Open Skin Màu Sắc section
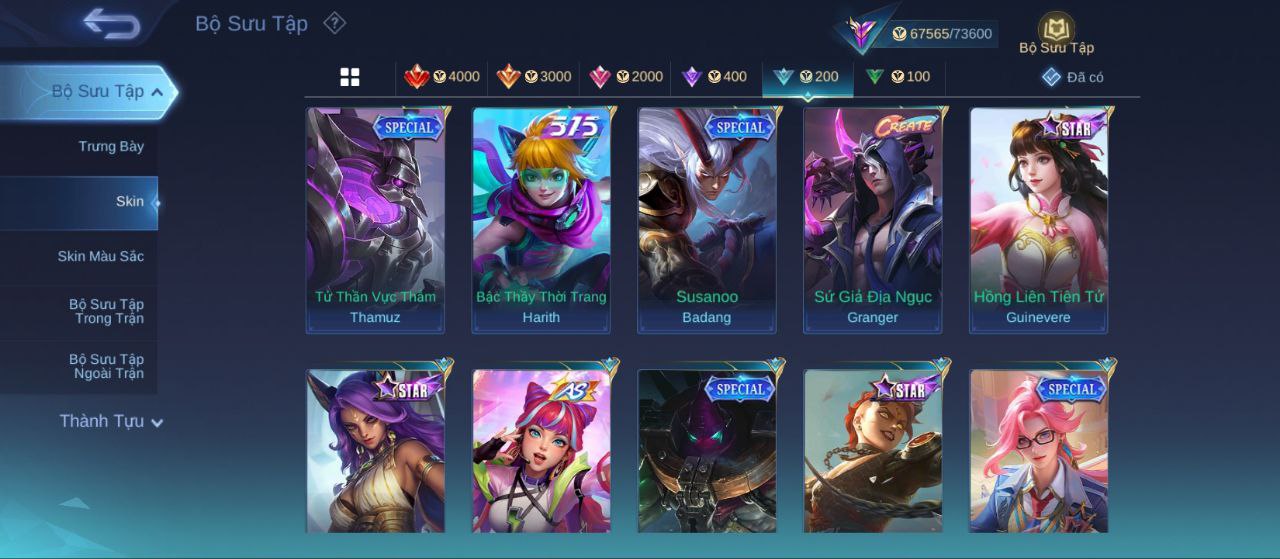 100,257
